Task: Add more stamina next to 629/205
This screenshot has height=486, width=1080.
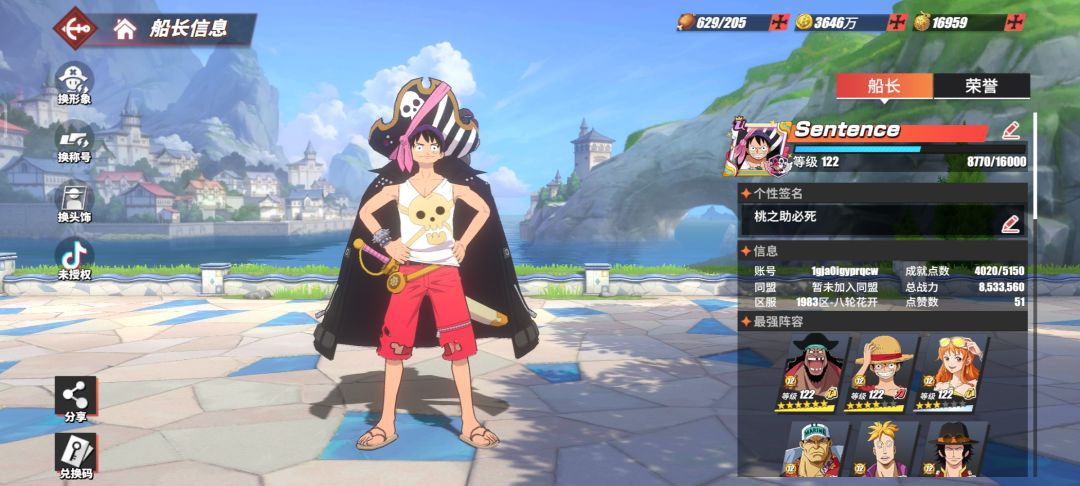Action: point(778,22)
